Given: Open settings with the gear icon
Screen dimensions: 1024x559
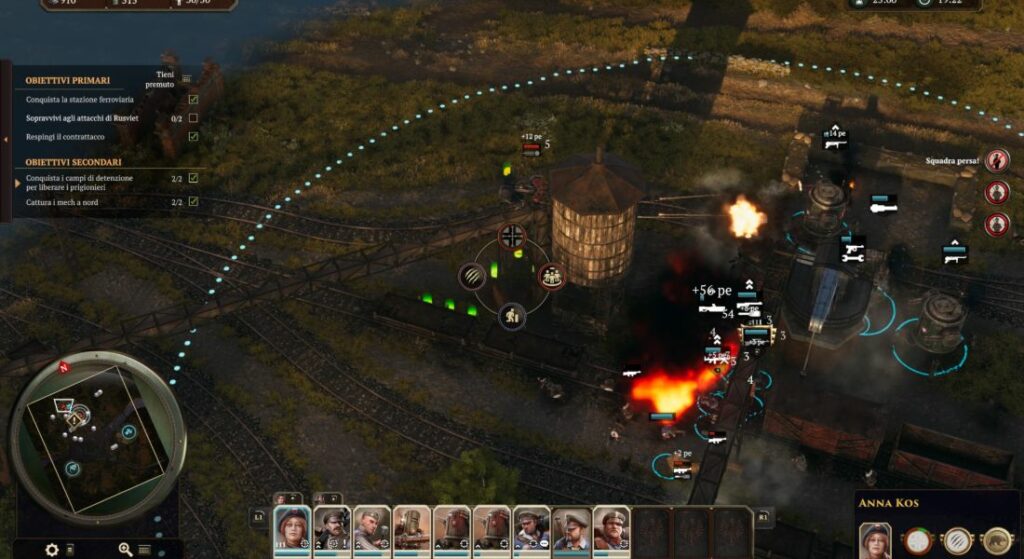Looking at the screenshot, I should coord(52,549).
